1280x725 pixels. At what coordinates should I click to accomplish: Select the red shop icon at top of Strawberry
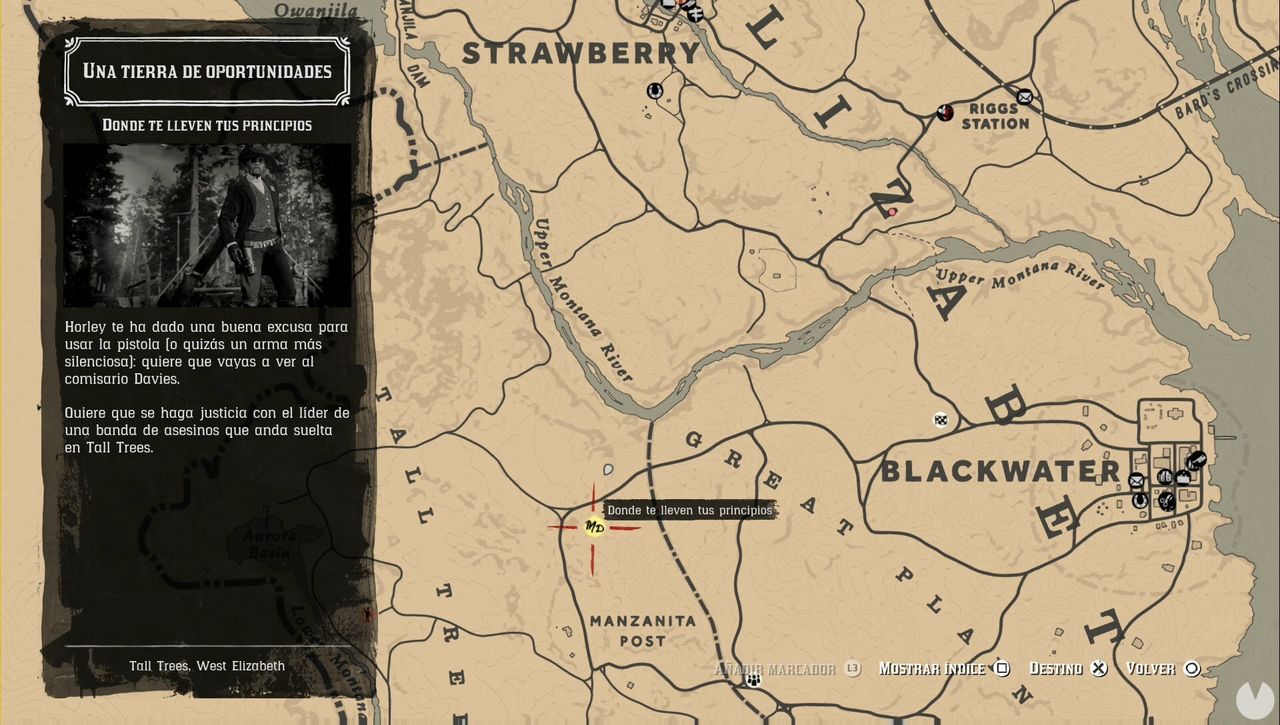tap(681, 4)
